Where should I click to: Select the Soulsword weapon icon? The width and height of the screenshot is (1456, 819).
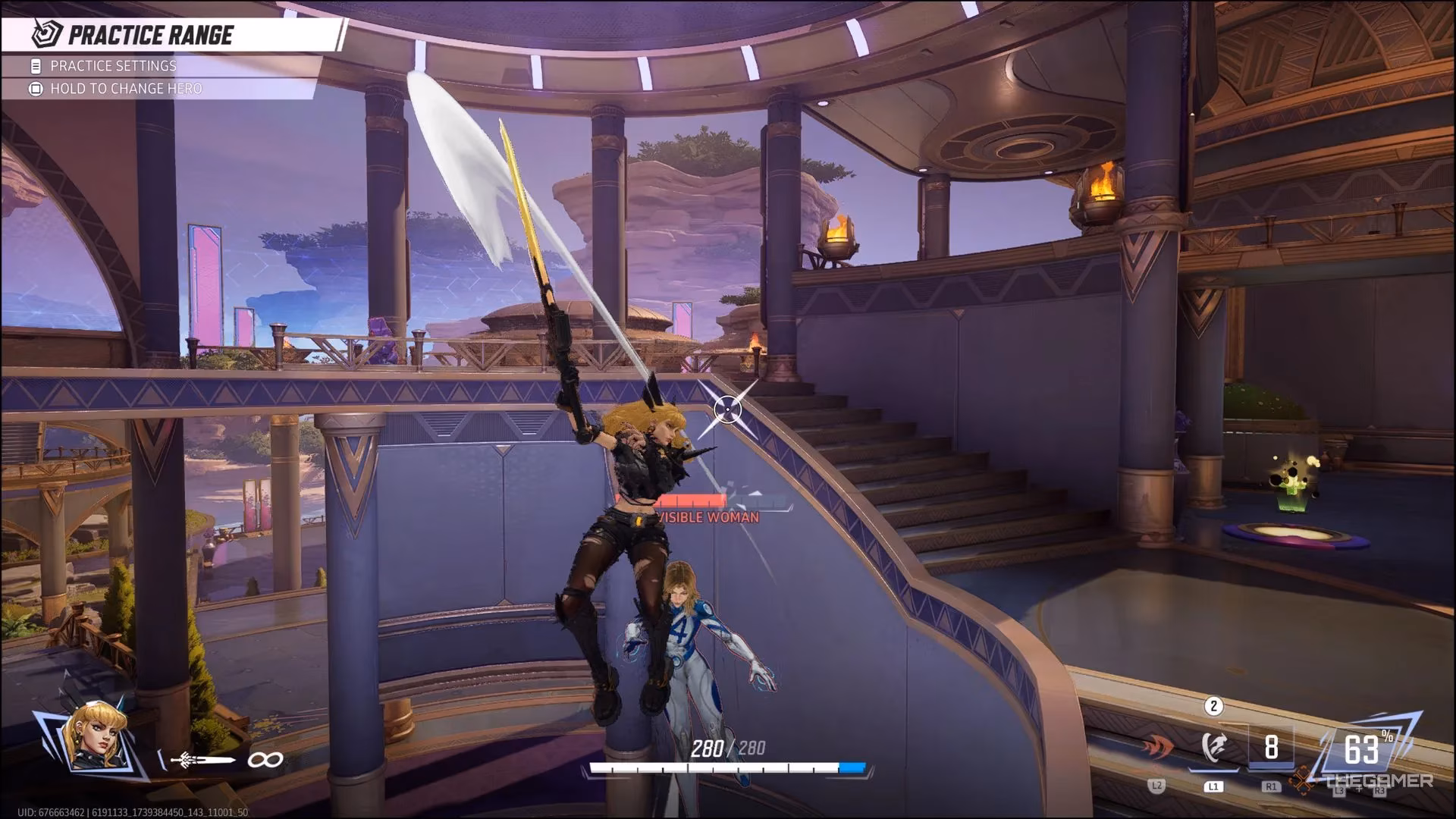pos(203,760)
